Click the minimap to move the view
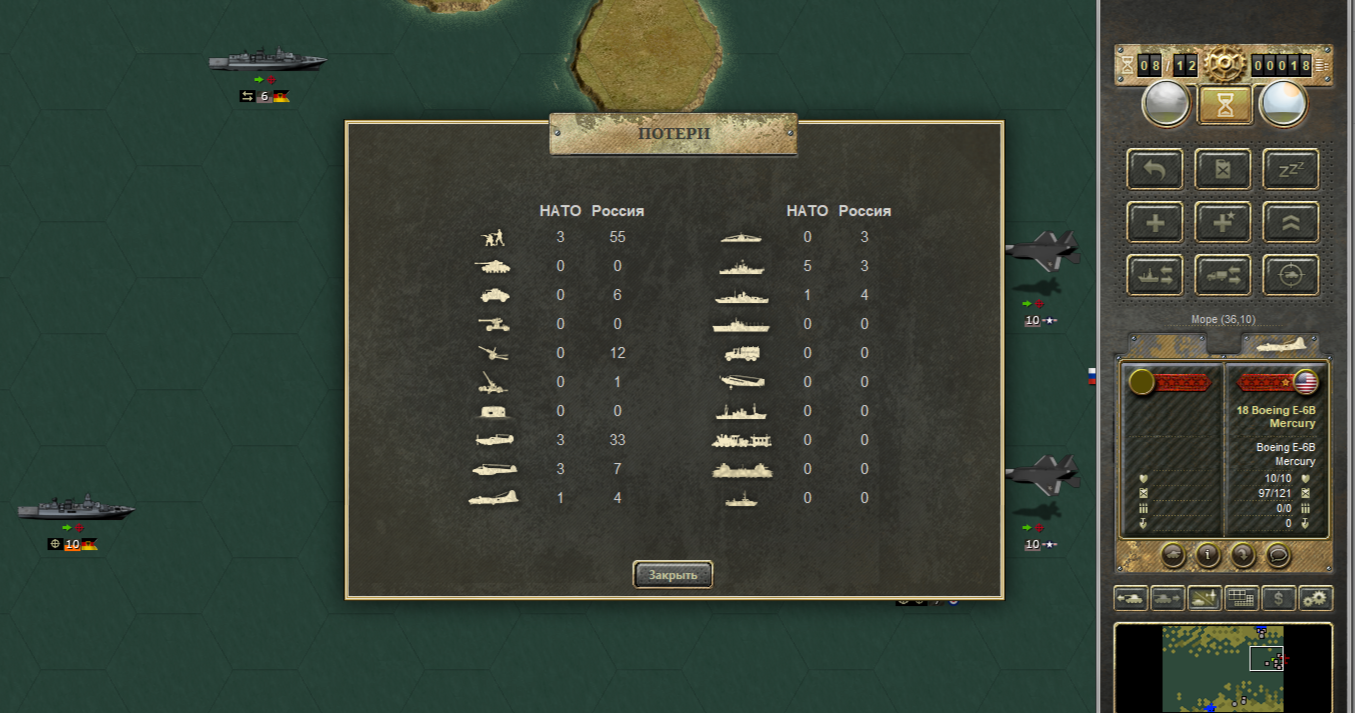 pyautogui.click(x=1222, y=668)
